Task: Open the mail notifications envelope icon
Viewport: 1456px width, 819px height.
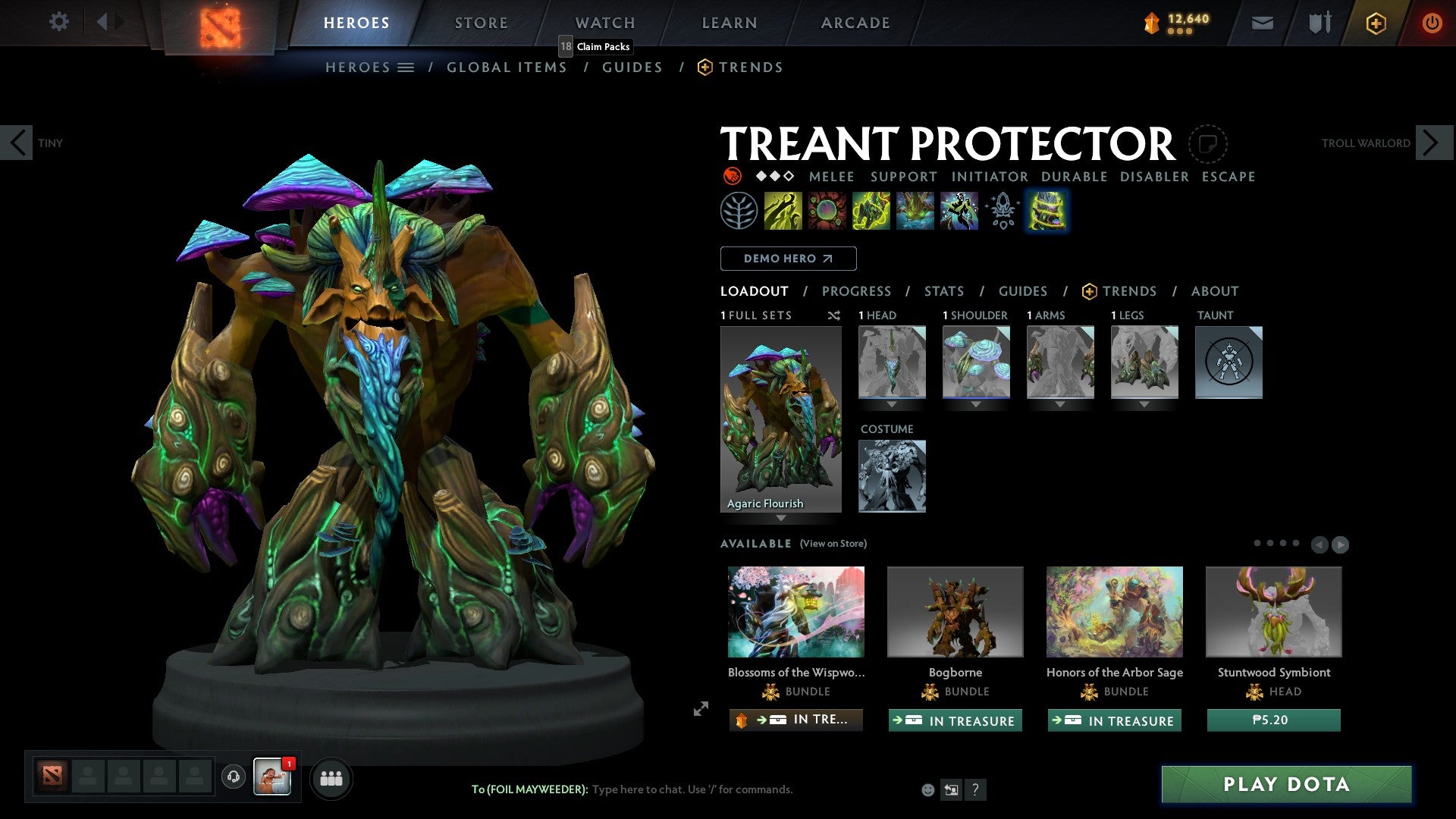Action: click(1261, 23)
